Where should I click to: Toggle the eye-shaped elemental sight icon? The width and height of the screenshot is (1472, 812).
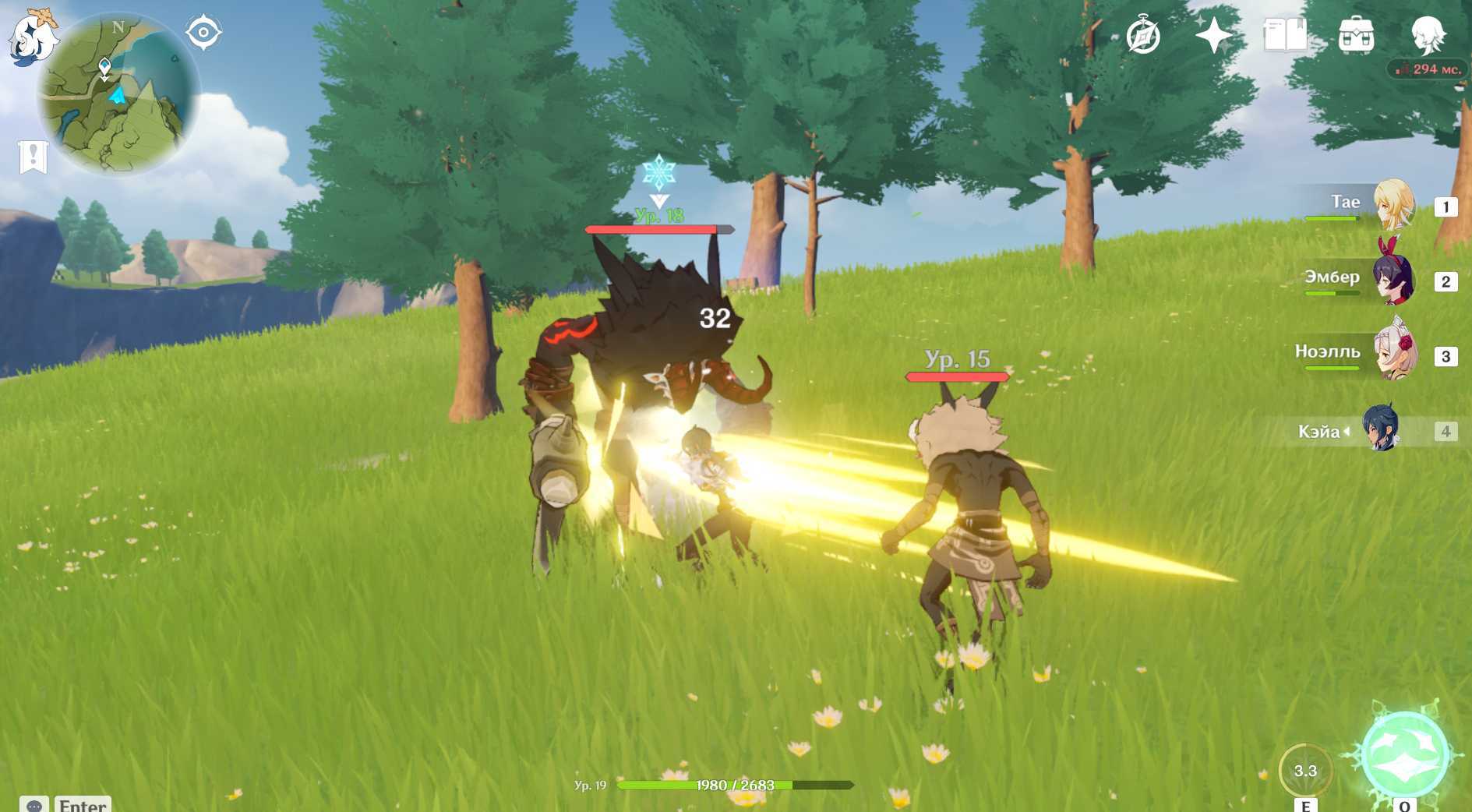(203, 33)
